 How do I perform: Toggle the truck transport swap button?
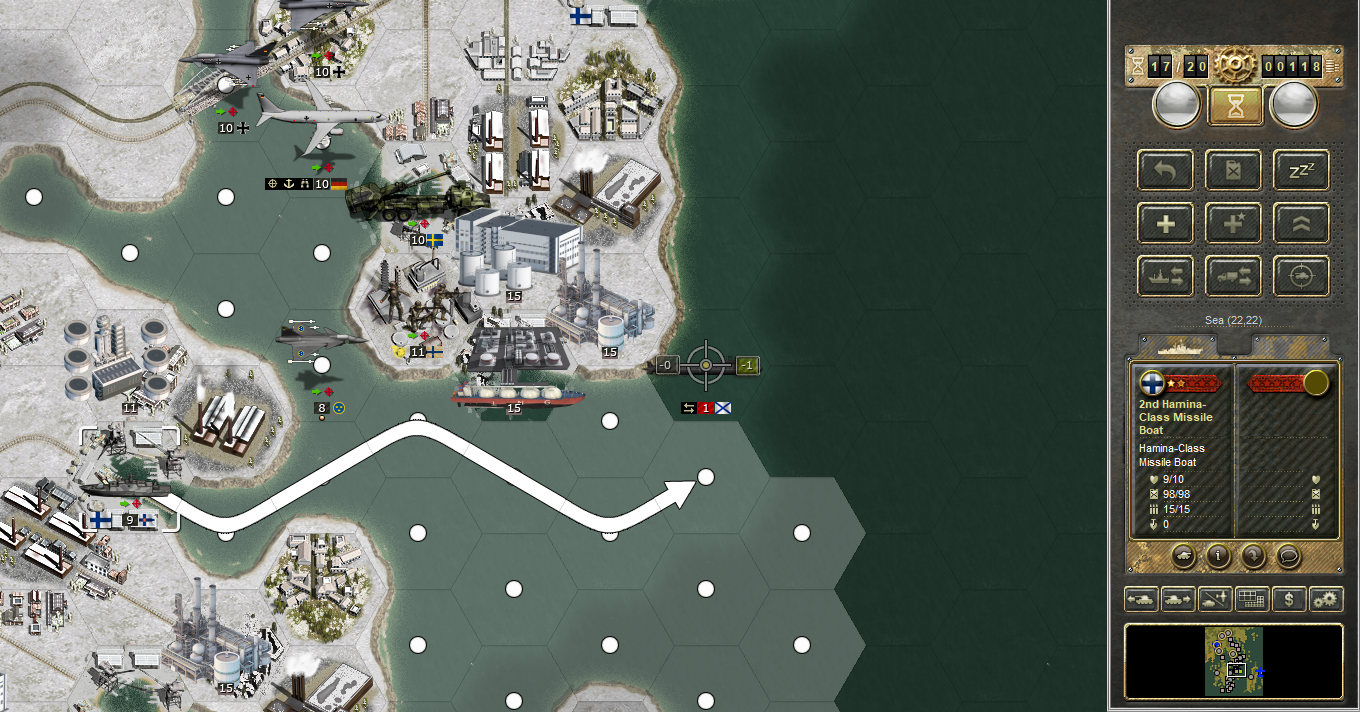tap(1233, 276)
